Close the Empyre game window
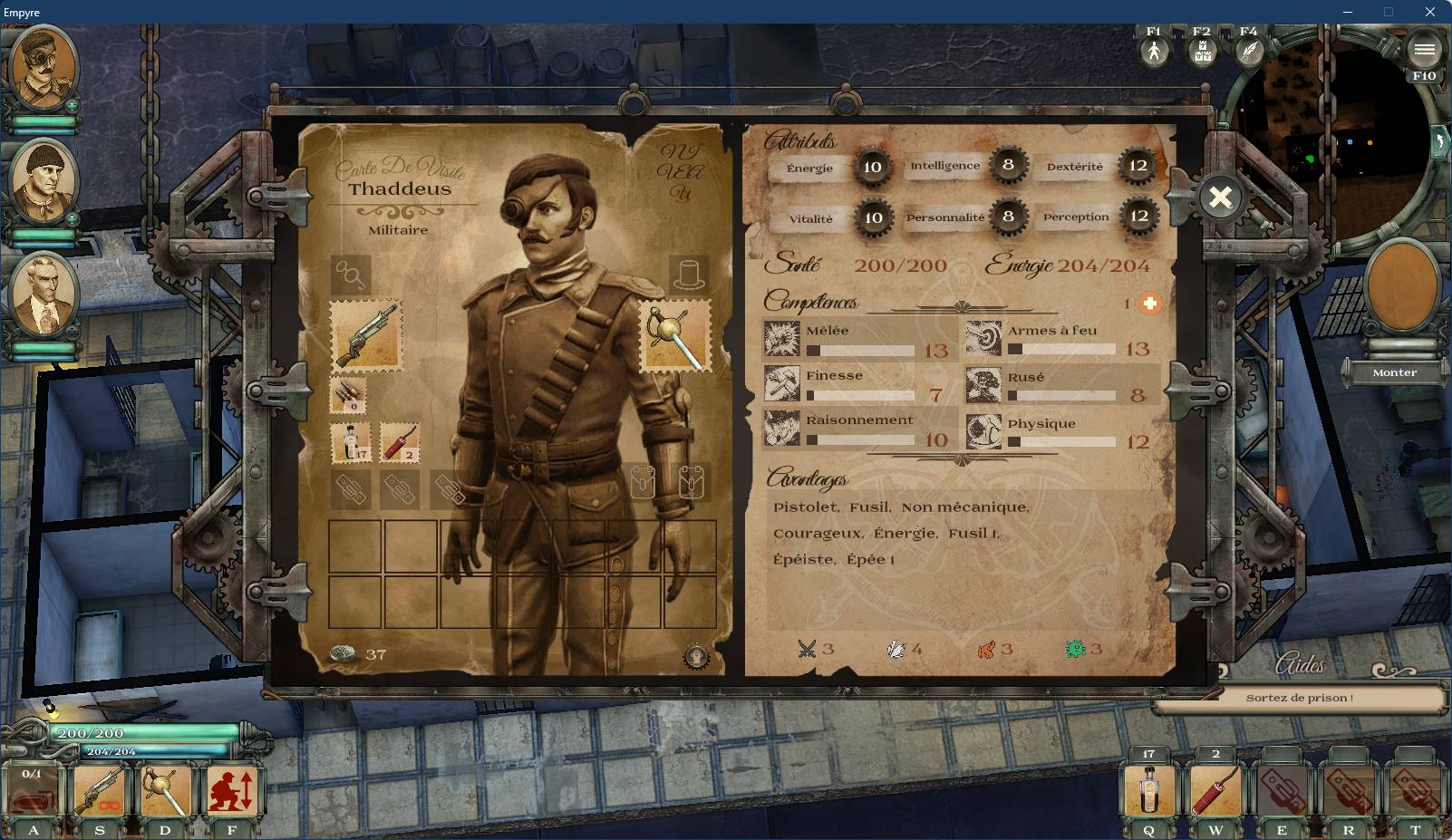This screenshot has width=1452, height=840. point(1430,12)
